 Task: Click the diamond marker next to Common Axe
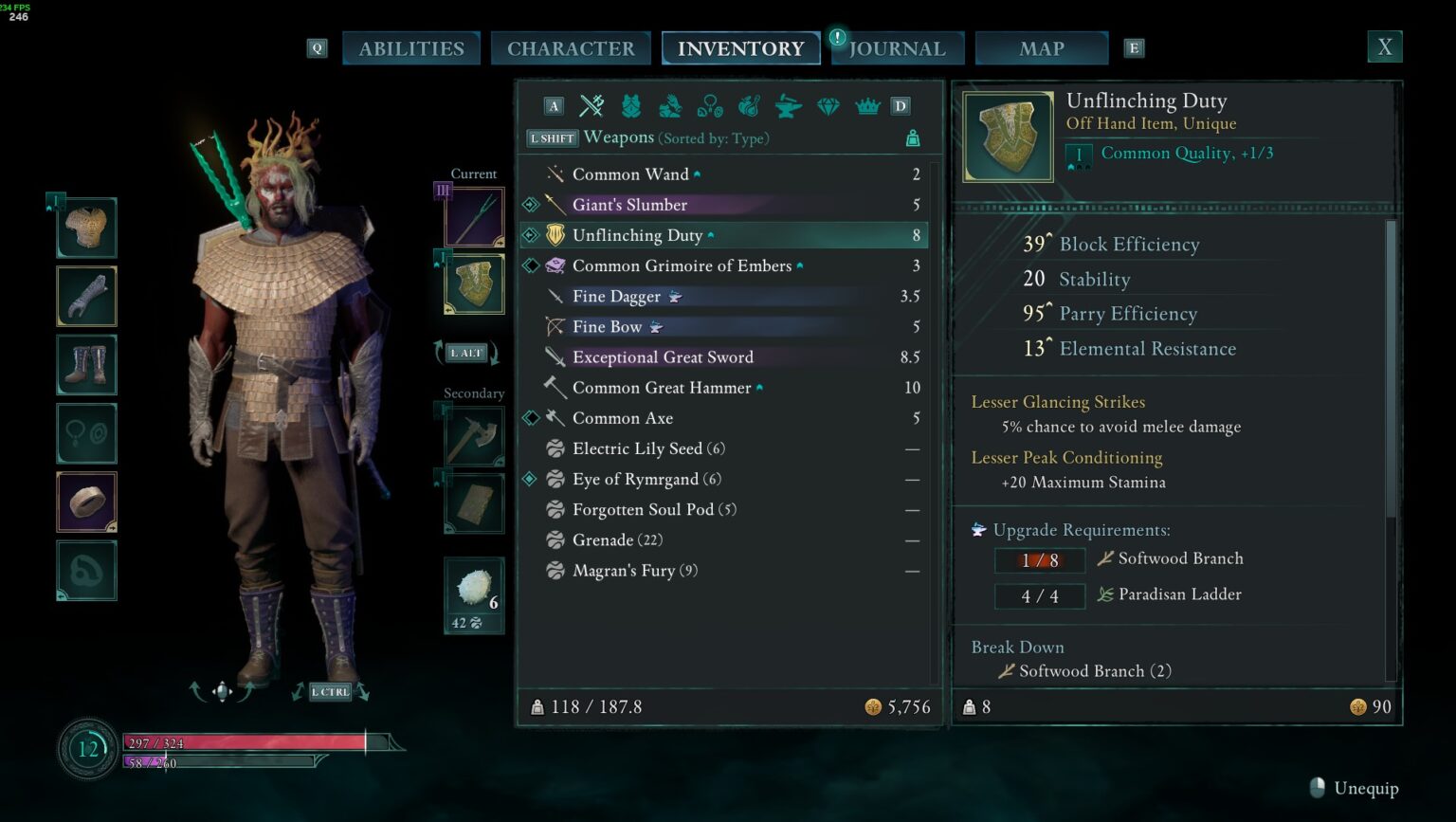(531, 418)
